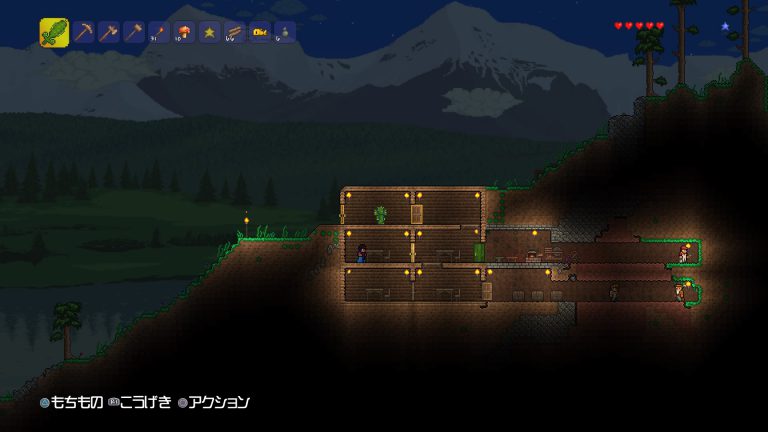This screenshot has width=768, height=432.
Task: Select the green cactus sword slot
Action: pyautogui.click(x=54, y=32)
